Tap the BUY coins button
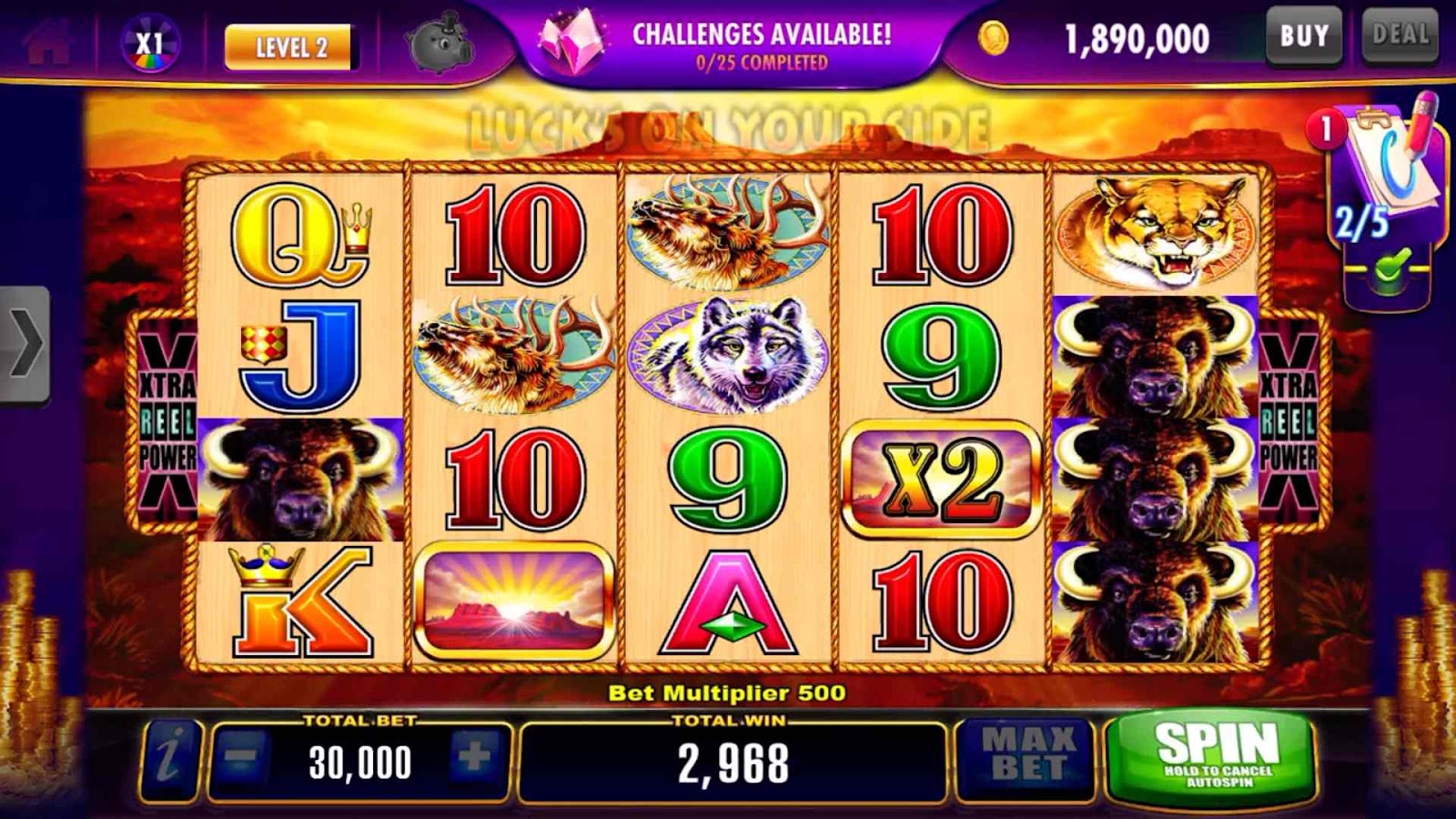The width and height of the screenshot is (1456, 819). pyautogui.click(x=1304, y=36)
